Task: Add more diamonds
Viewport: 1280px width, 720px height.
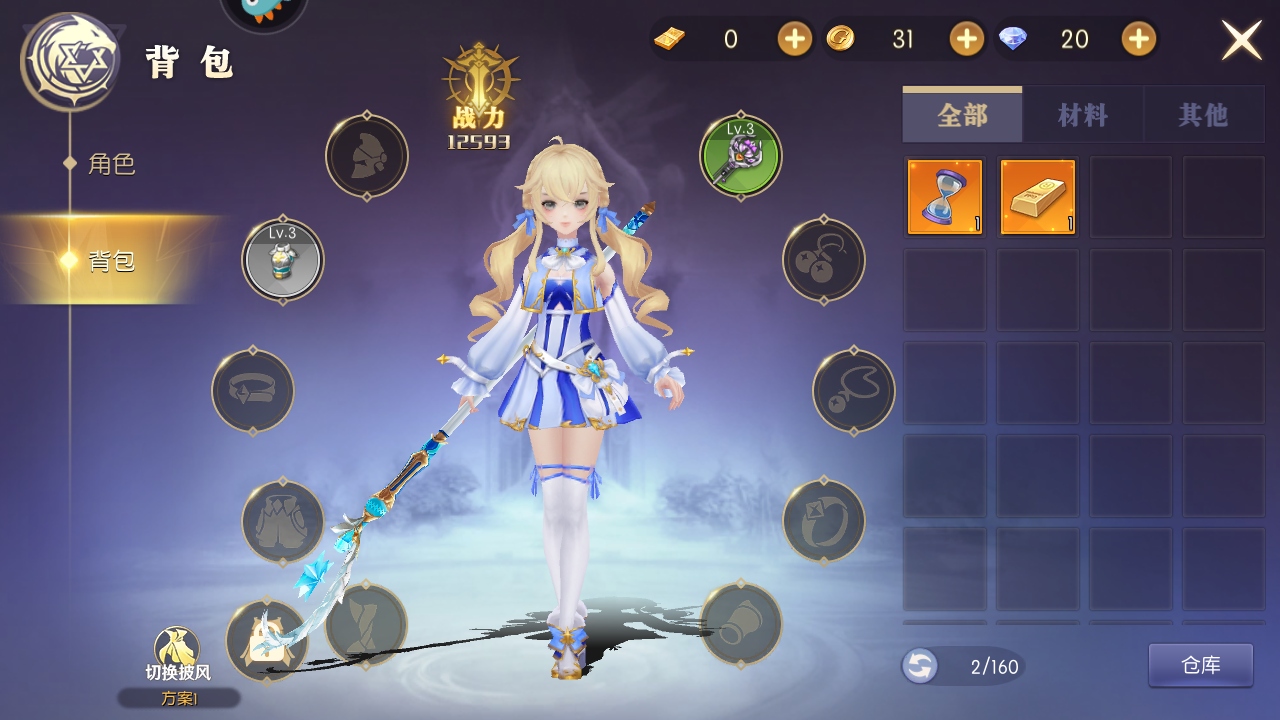Action: pos(1139,39)
